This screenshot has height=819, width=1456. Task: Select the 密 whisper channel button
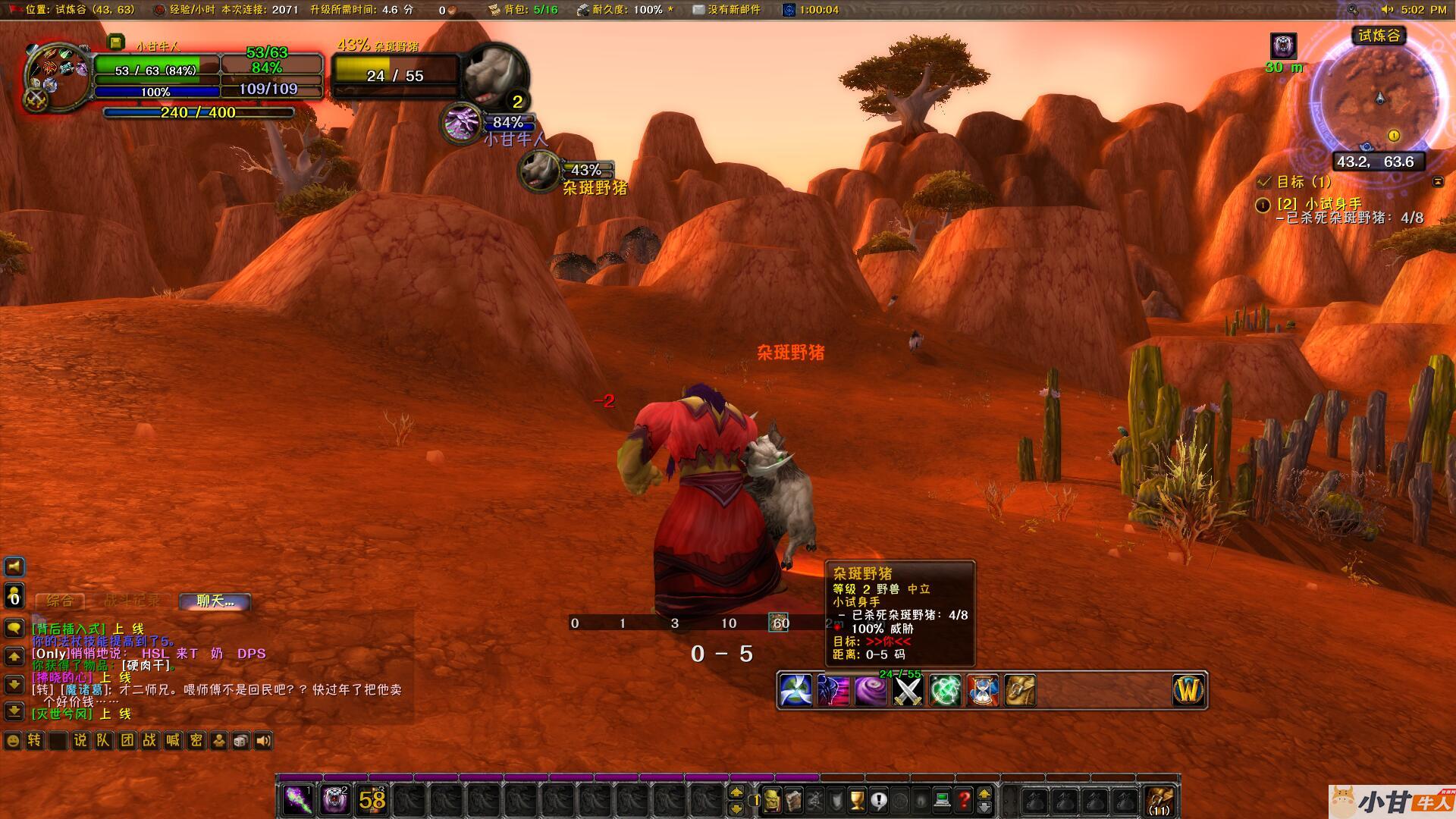196,741
